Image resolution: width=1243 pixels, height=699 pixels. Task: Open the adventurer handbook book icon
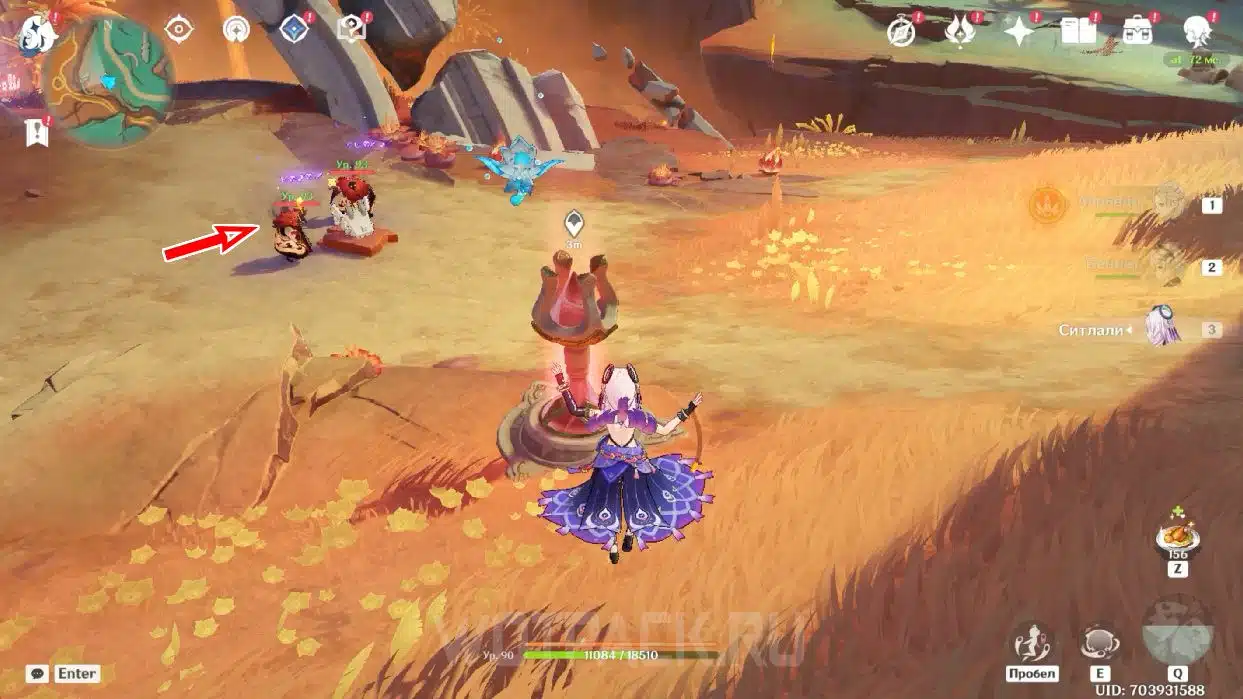[1078, 32]
